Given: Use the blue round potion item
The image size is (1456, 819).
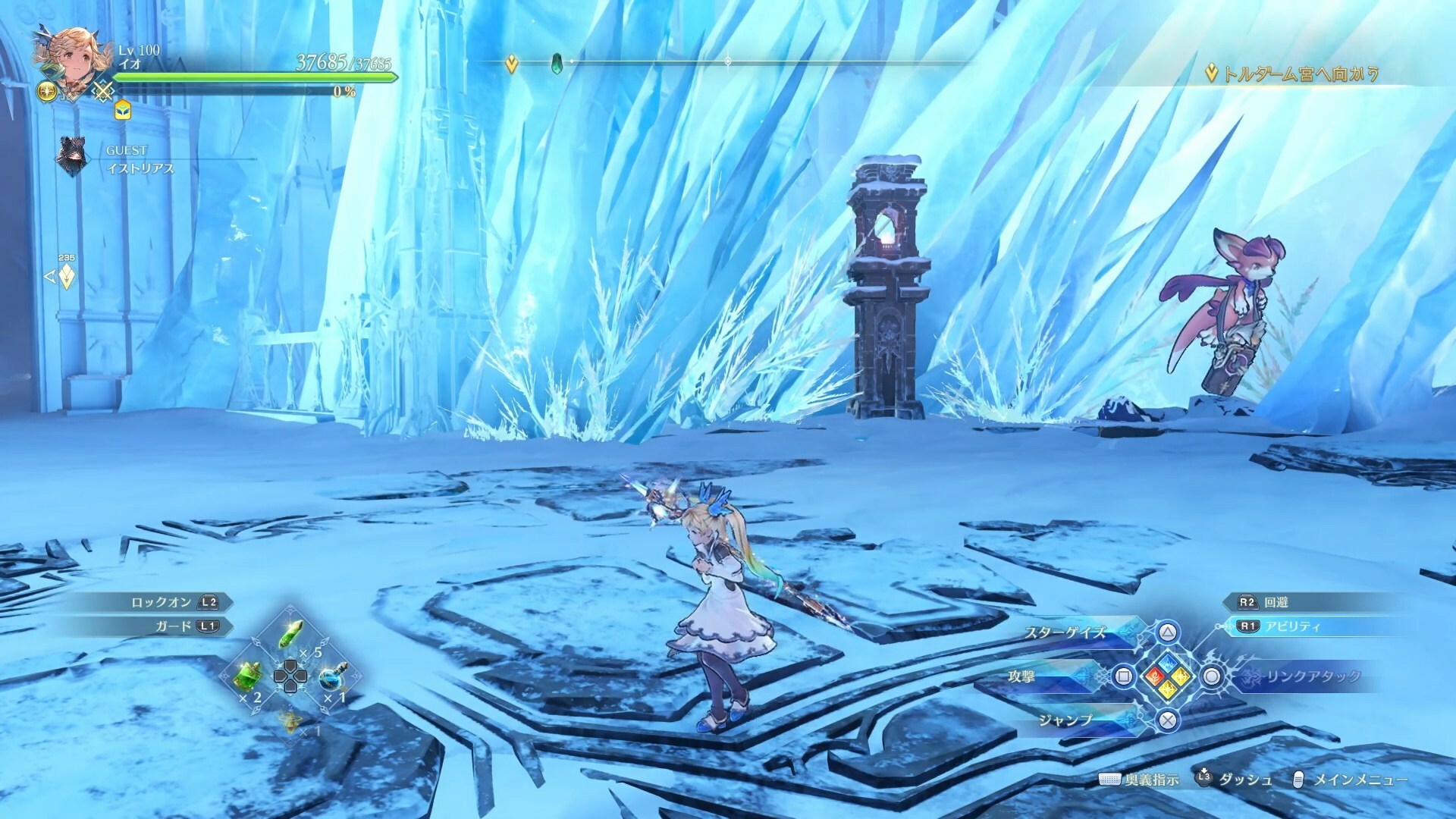Looking at the screenshot, I should click(331, 676).
